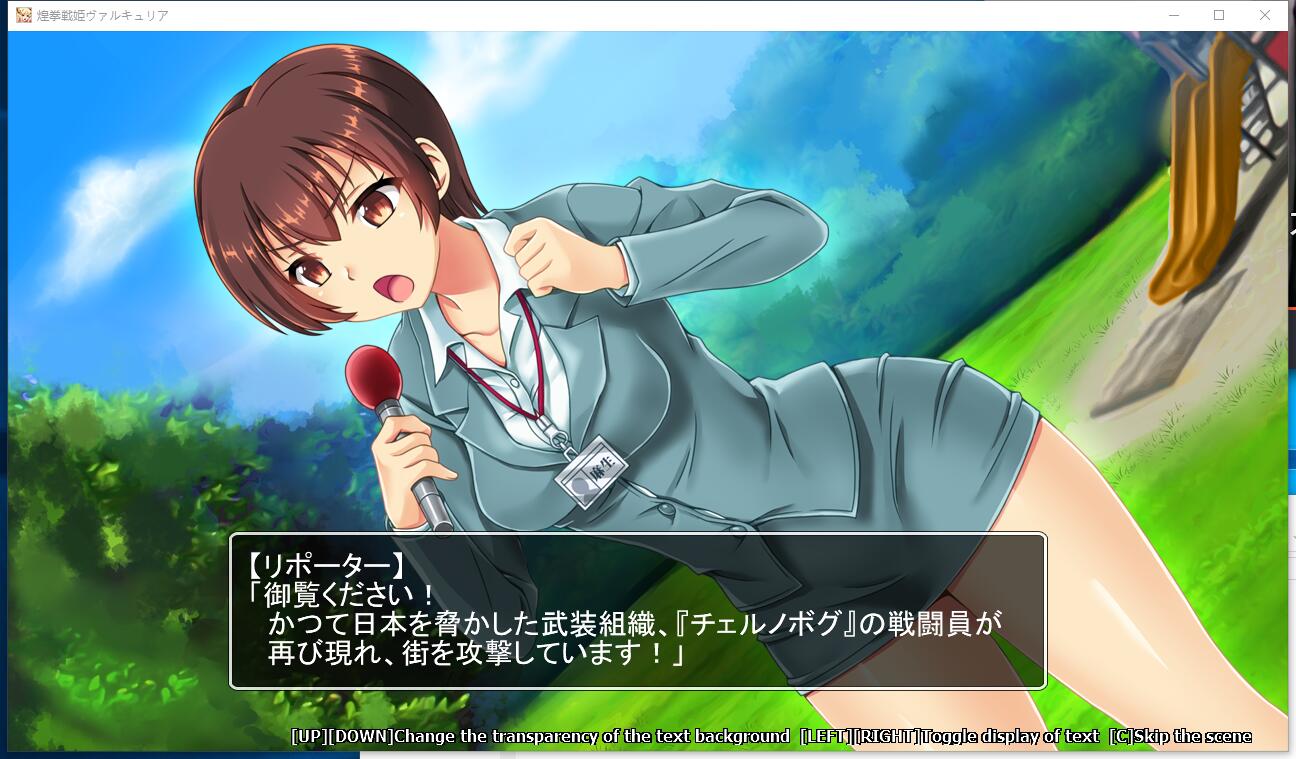Activate 'Skip the scene' from the hint bar
The width and height of the screenshot is (1296, 759).
[x=1195, y=736]
